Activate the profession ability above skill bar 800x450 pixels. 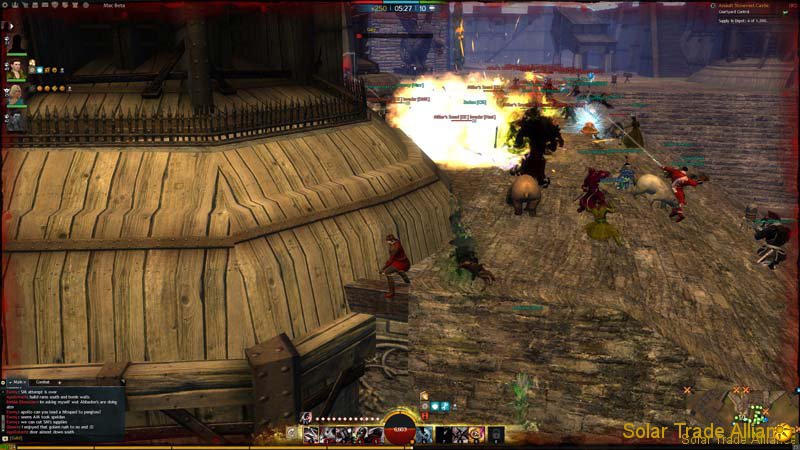click(306, 417)
